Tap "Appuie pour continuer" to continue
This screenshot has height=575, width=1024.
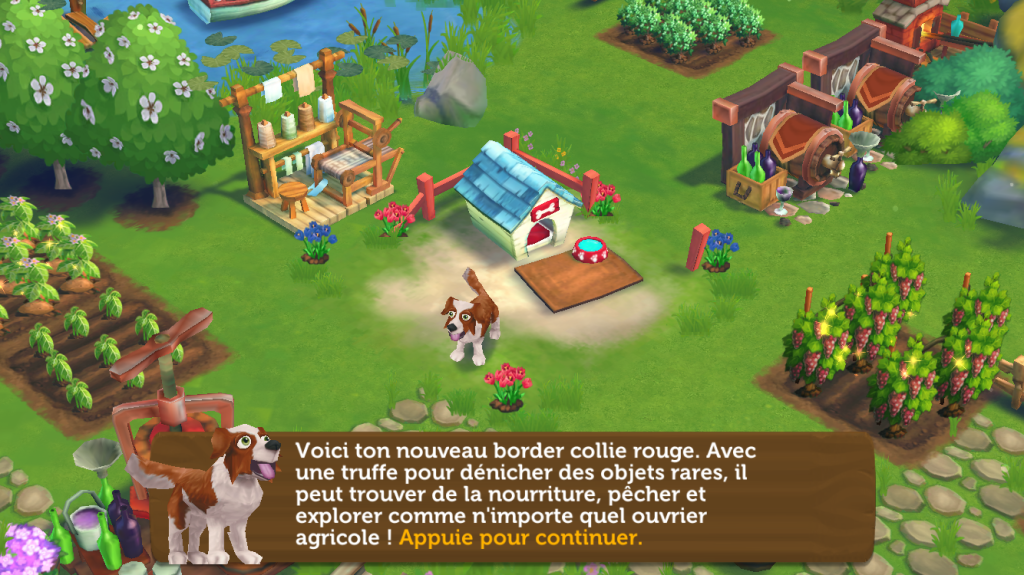point(520,537)
